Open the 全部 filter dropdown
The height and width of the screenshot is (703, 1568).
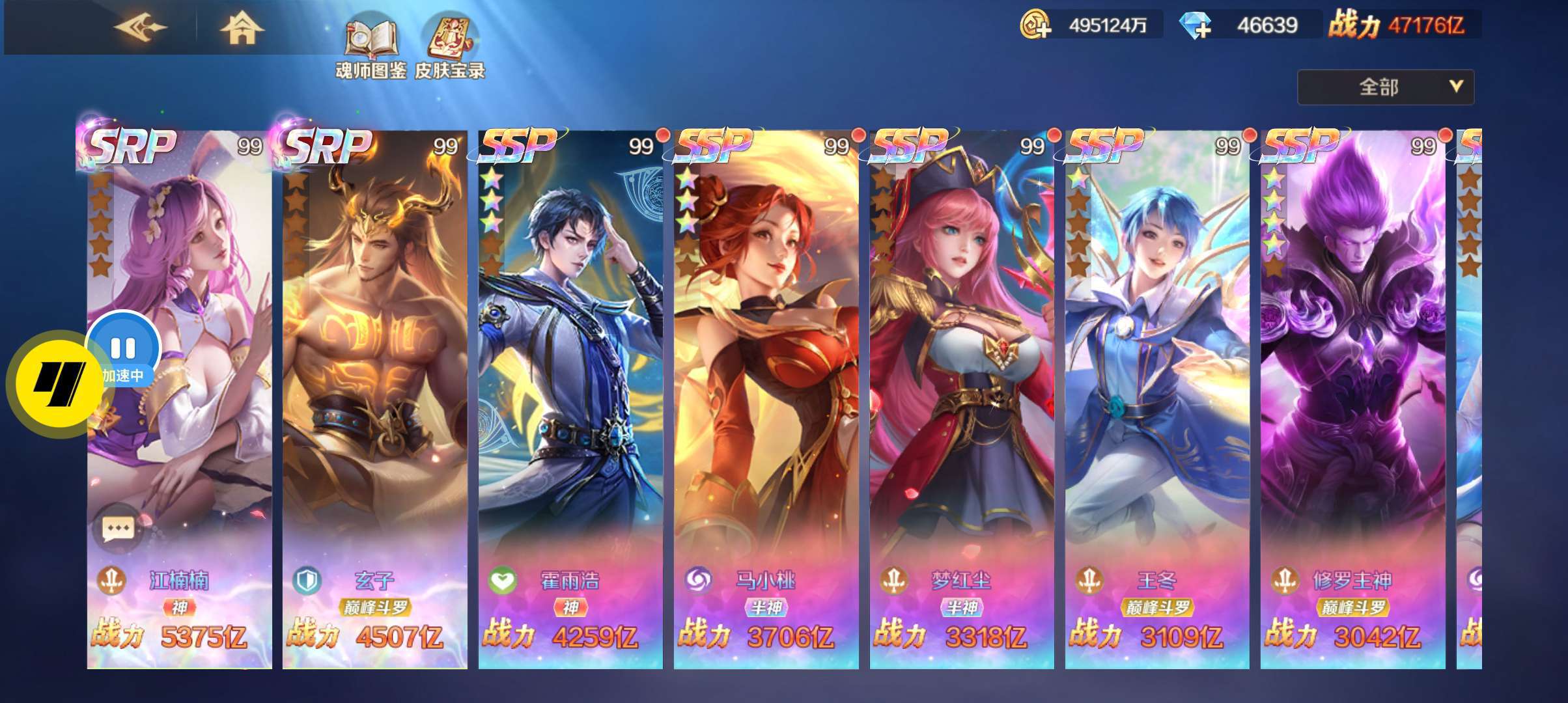1385,87
